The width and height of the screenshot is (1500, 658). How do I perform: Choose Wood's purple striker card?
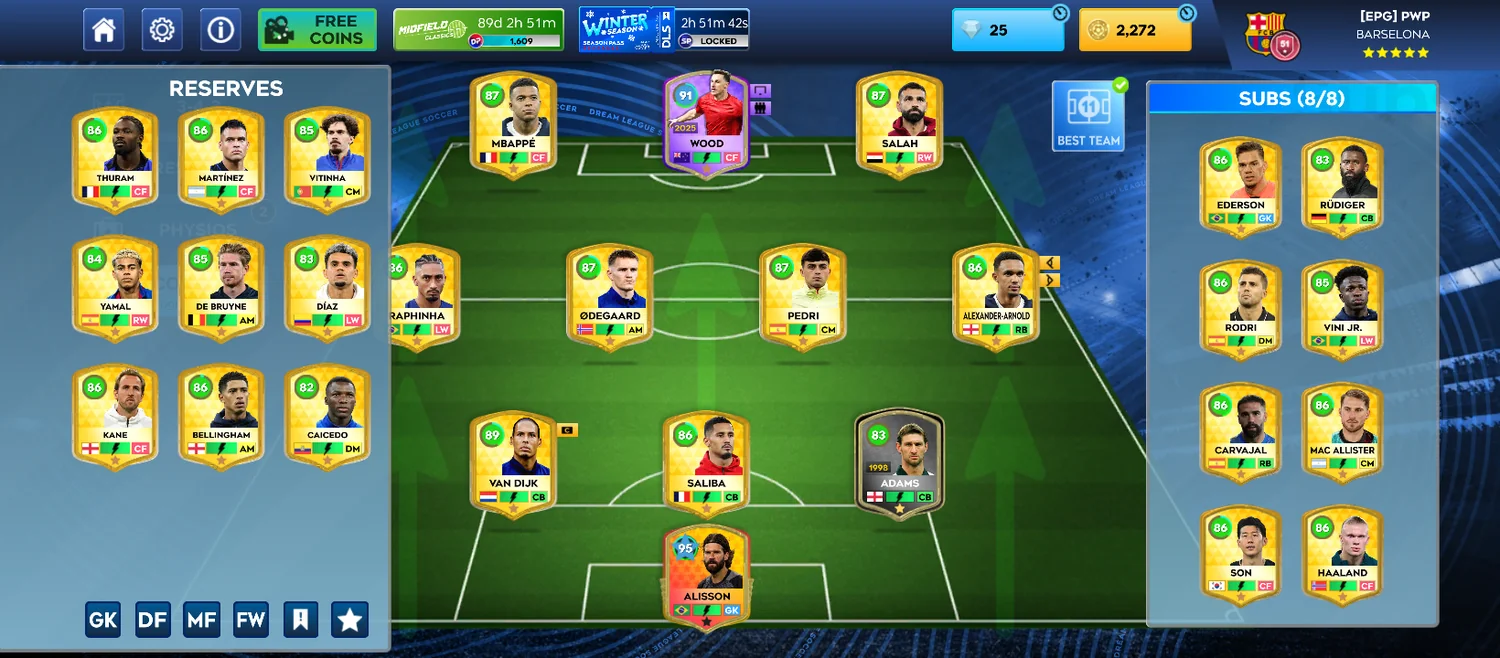[x=706, y=124]
